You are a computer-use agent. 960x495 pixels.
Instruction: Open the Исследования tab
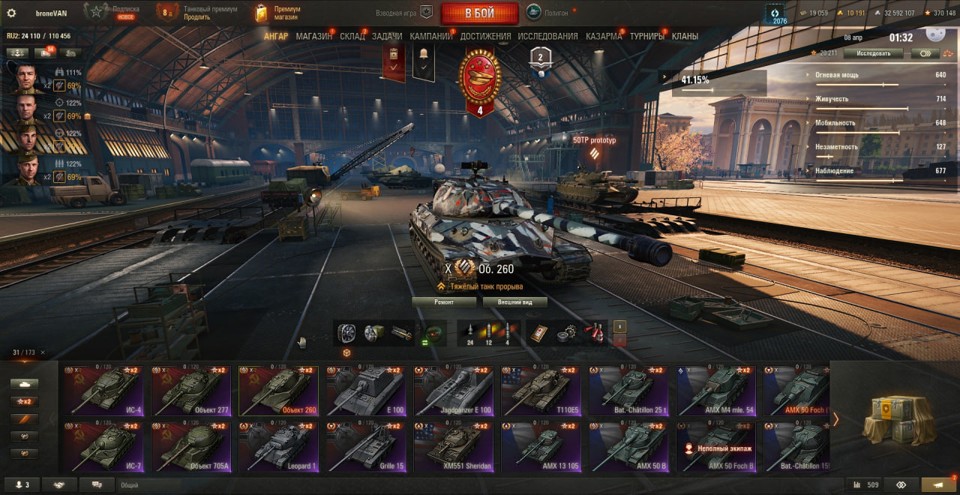tap(548, 36)
